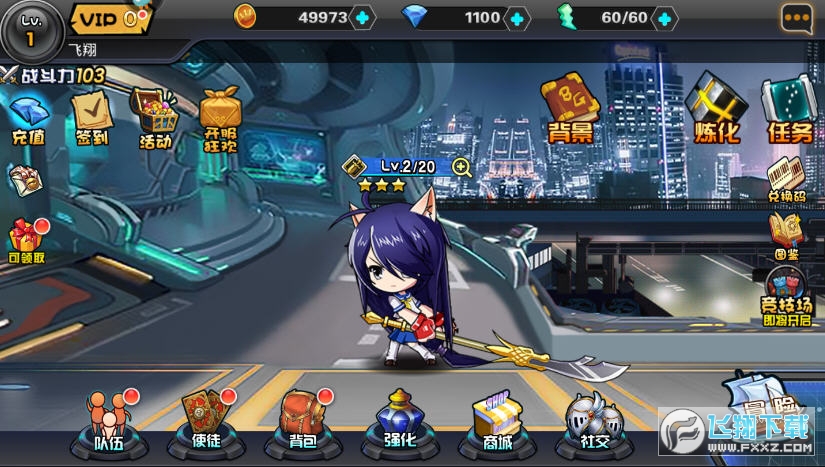This screenshot has height=467, width=825.
Task: Open the 签到 daily check-in
Action: tap(91, 117)
